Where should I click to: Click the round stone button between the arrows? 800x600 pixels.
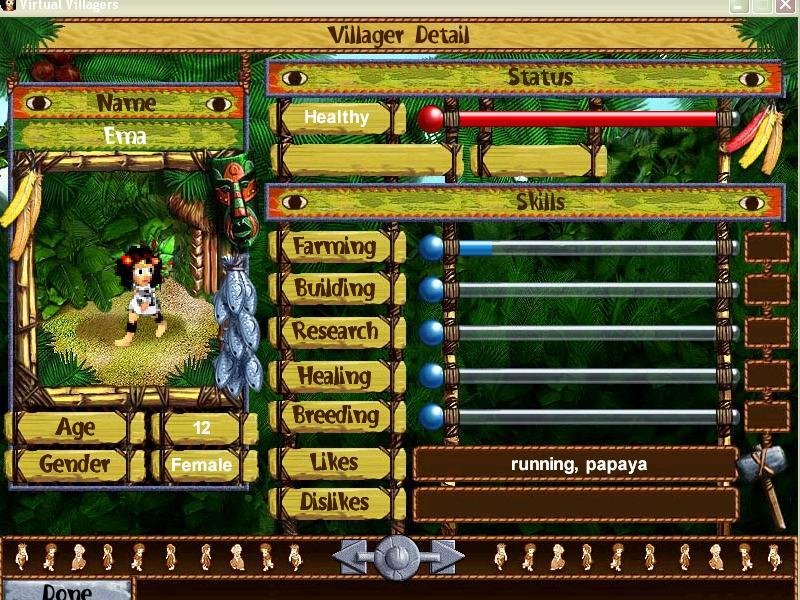[397, 555]
